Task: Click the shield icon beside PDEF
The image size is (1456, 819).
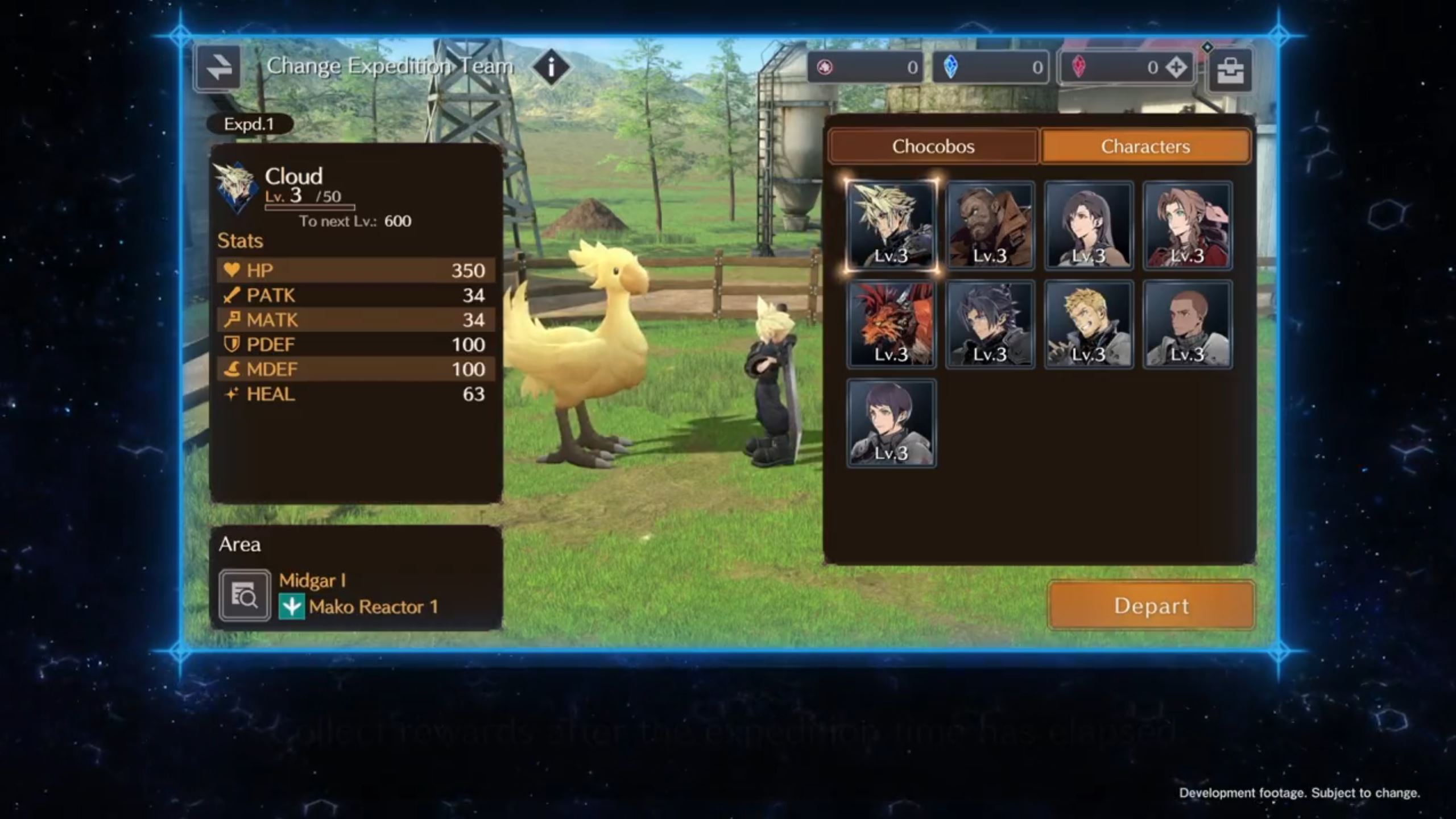Action: [232, 345]
